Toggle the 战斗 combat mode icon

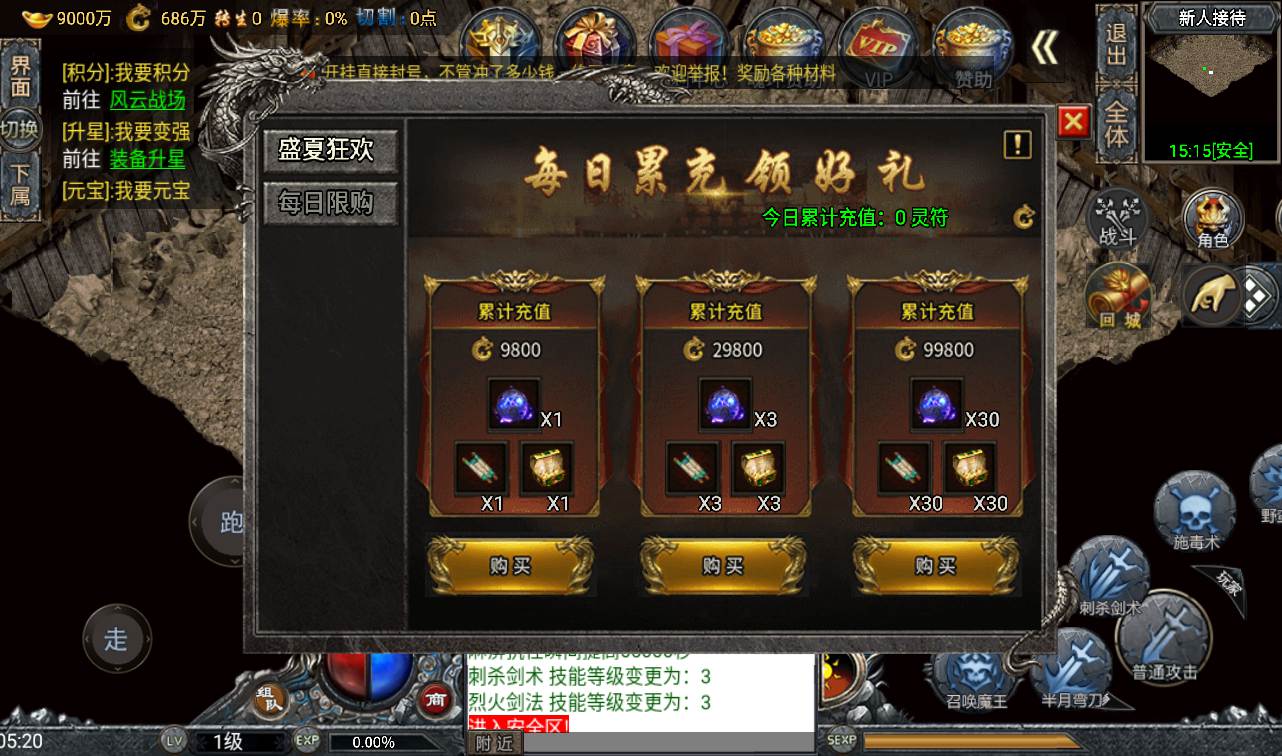point(1117,218)
